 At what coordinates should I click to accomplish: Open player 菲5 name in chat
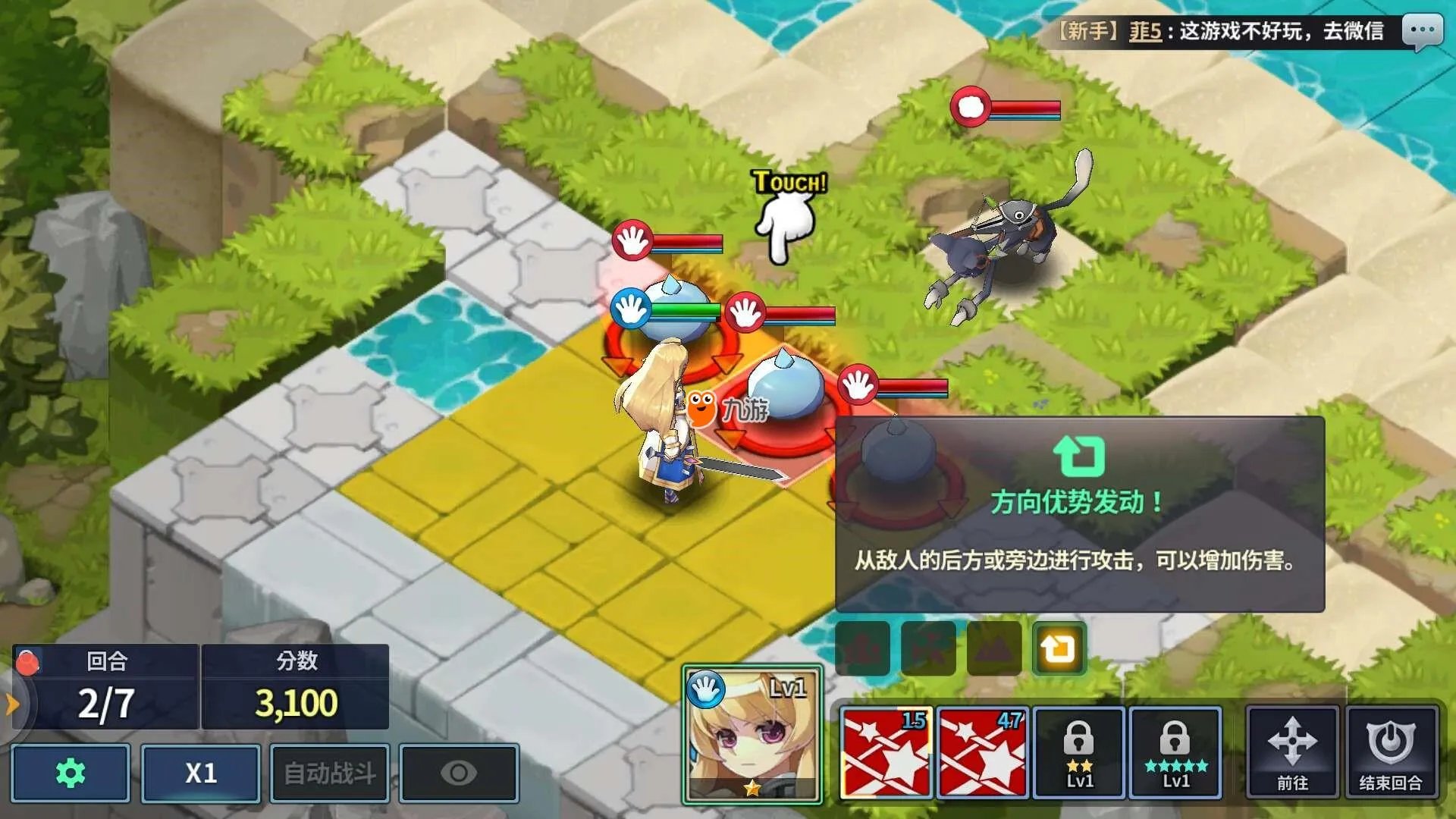(1145, 32)
